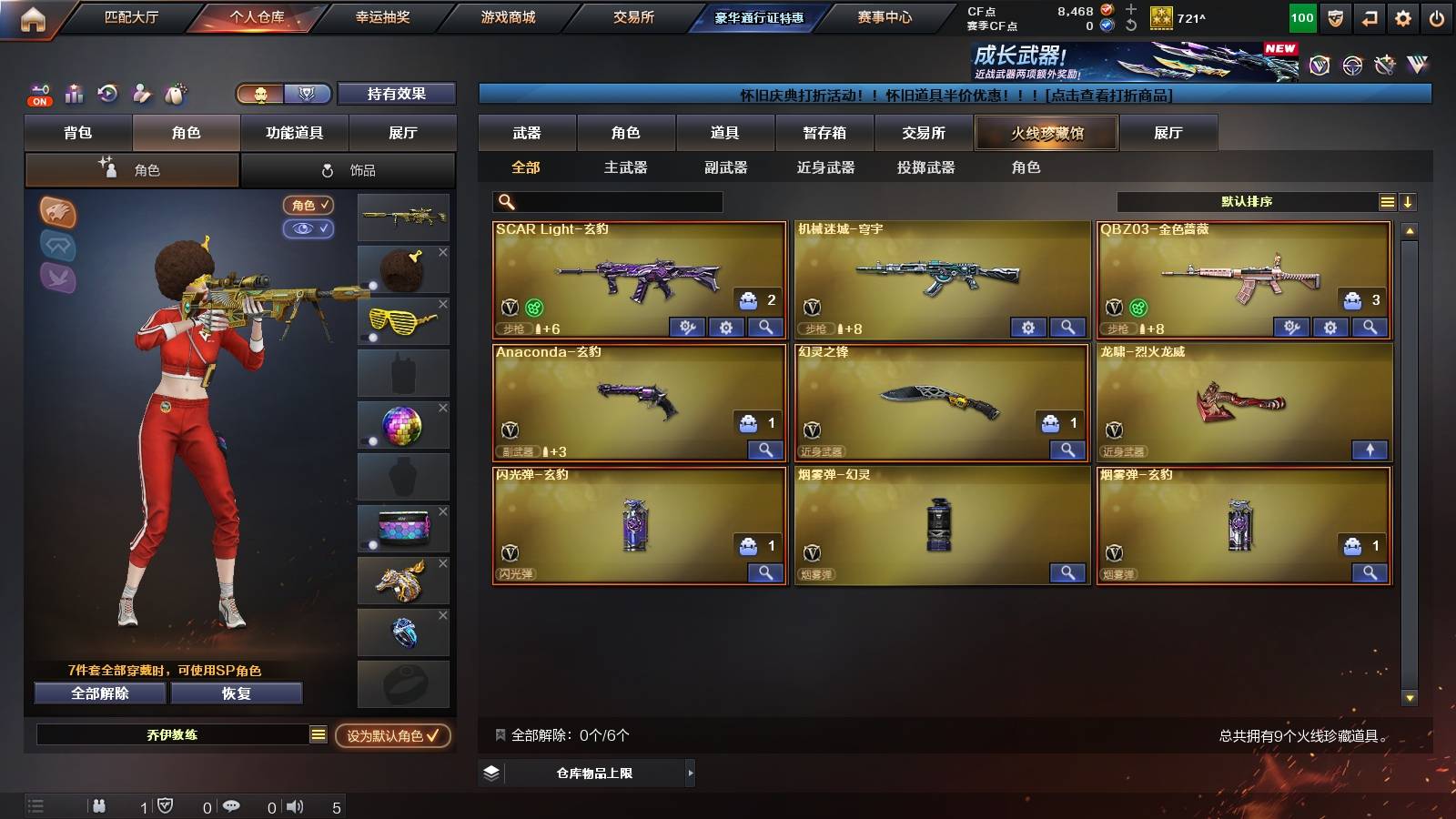Viewport: 1456px width, 819px height.
Task: Switch to the 主武器 weapon sub-tab
Action: [x=623, y=167]
